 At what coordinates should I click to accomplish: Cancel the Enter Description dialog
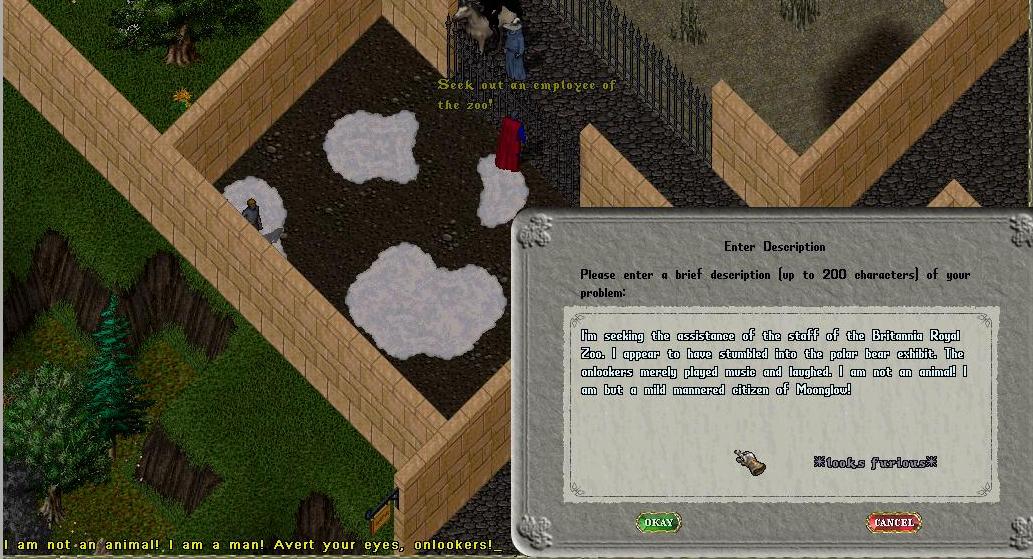click(x=893, y=522)
